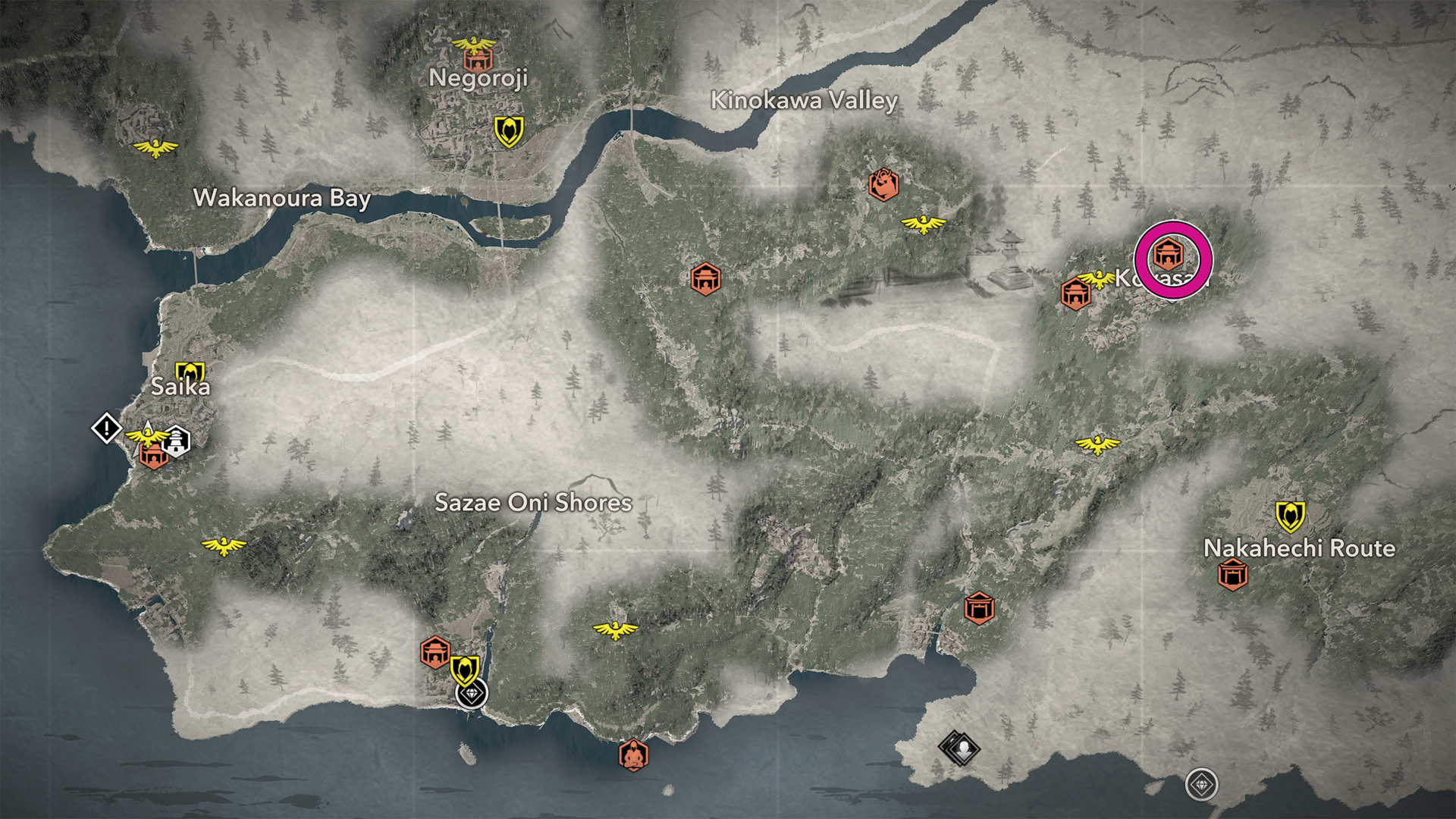Click the exclamation diamond quest marker

[x=107, y=428]
